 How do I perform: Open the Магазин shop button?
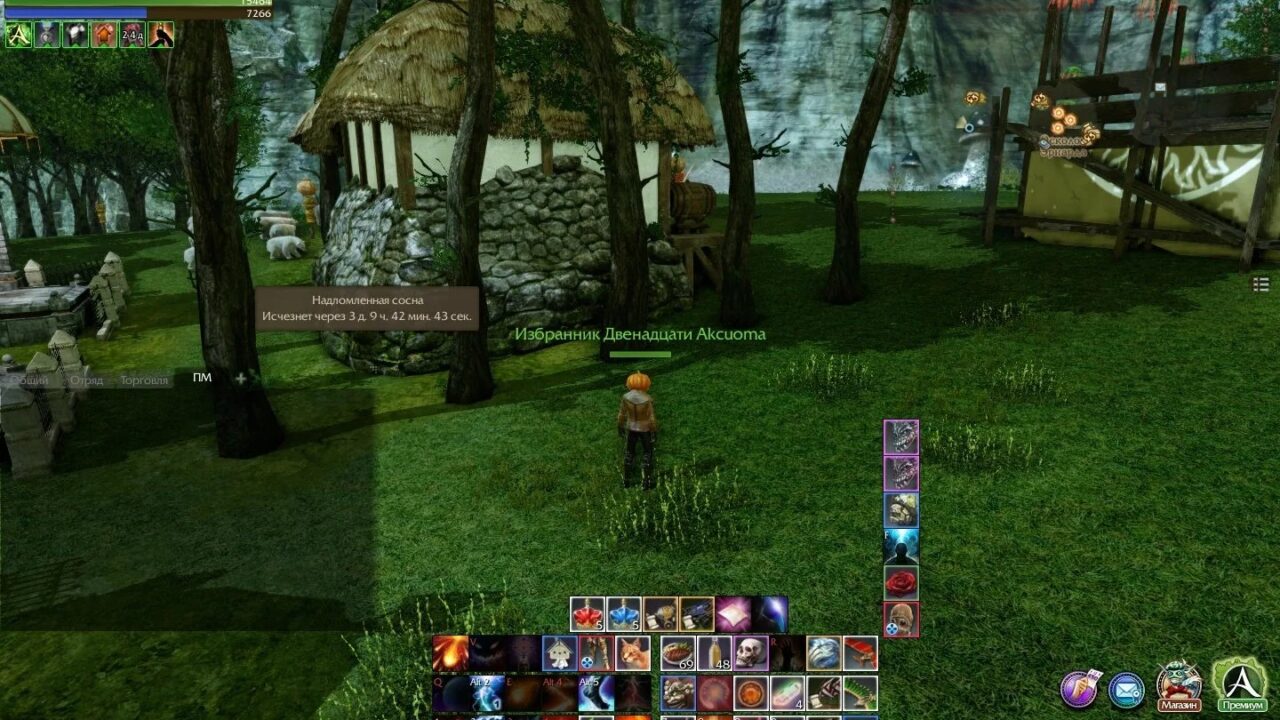(1179, 685)
